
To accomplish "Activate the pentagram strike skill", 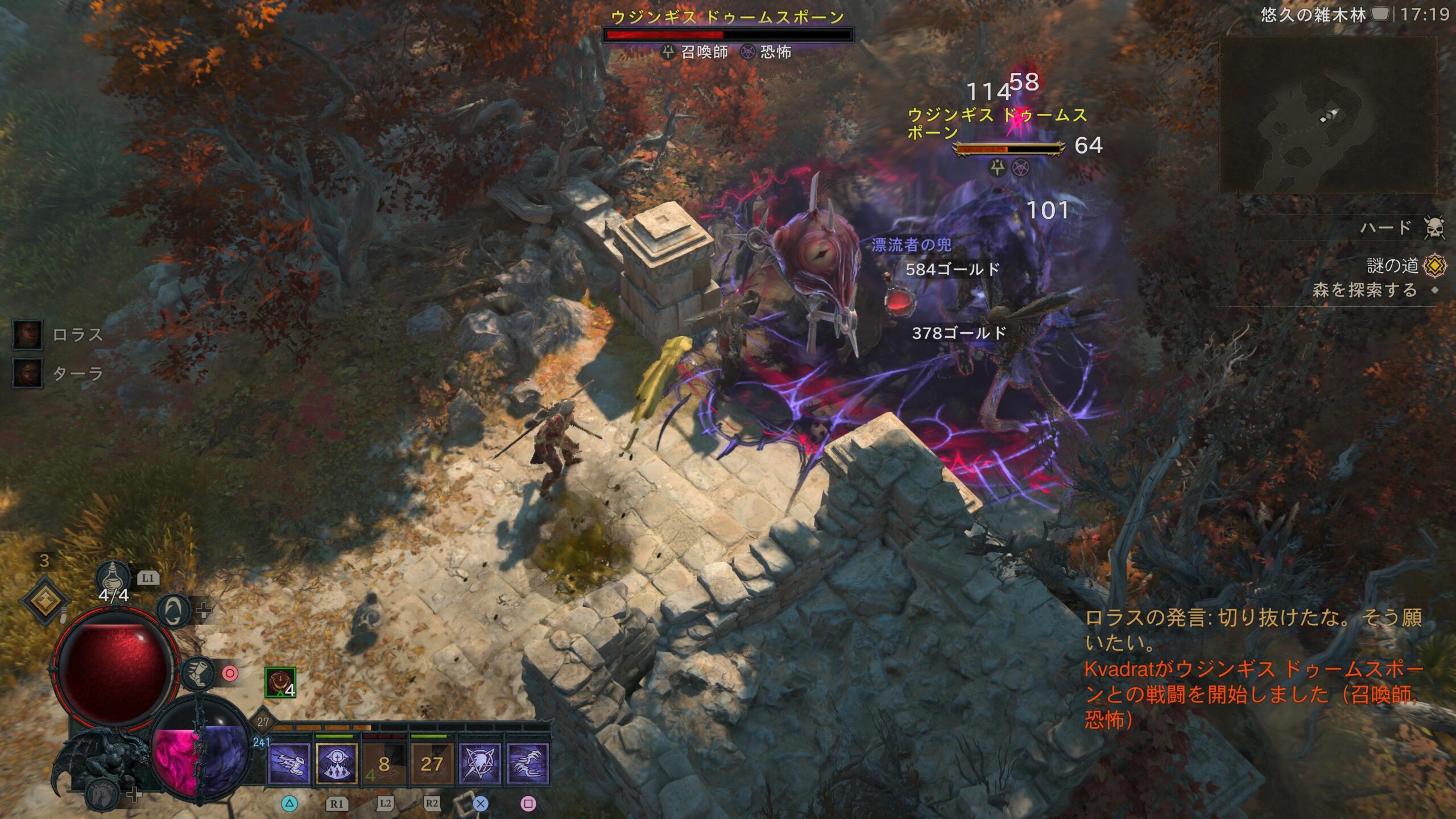I will (480, 763).
